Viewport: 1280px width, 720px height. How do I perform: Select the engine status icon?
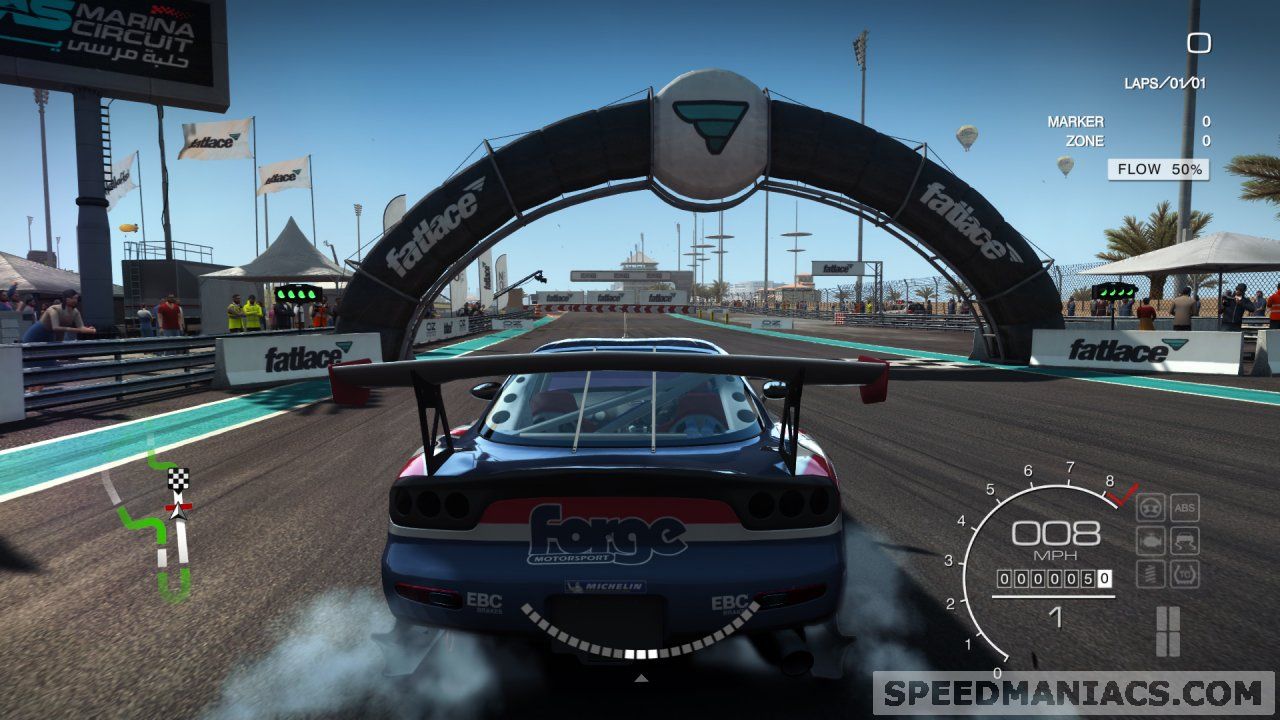pyautogui.click(x=1151, y=541)
